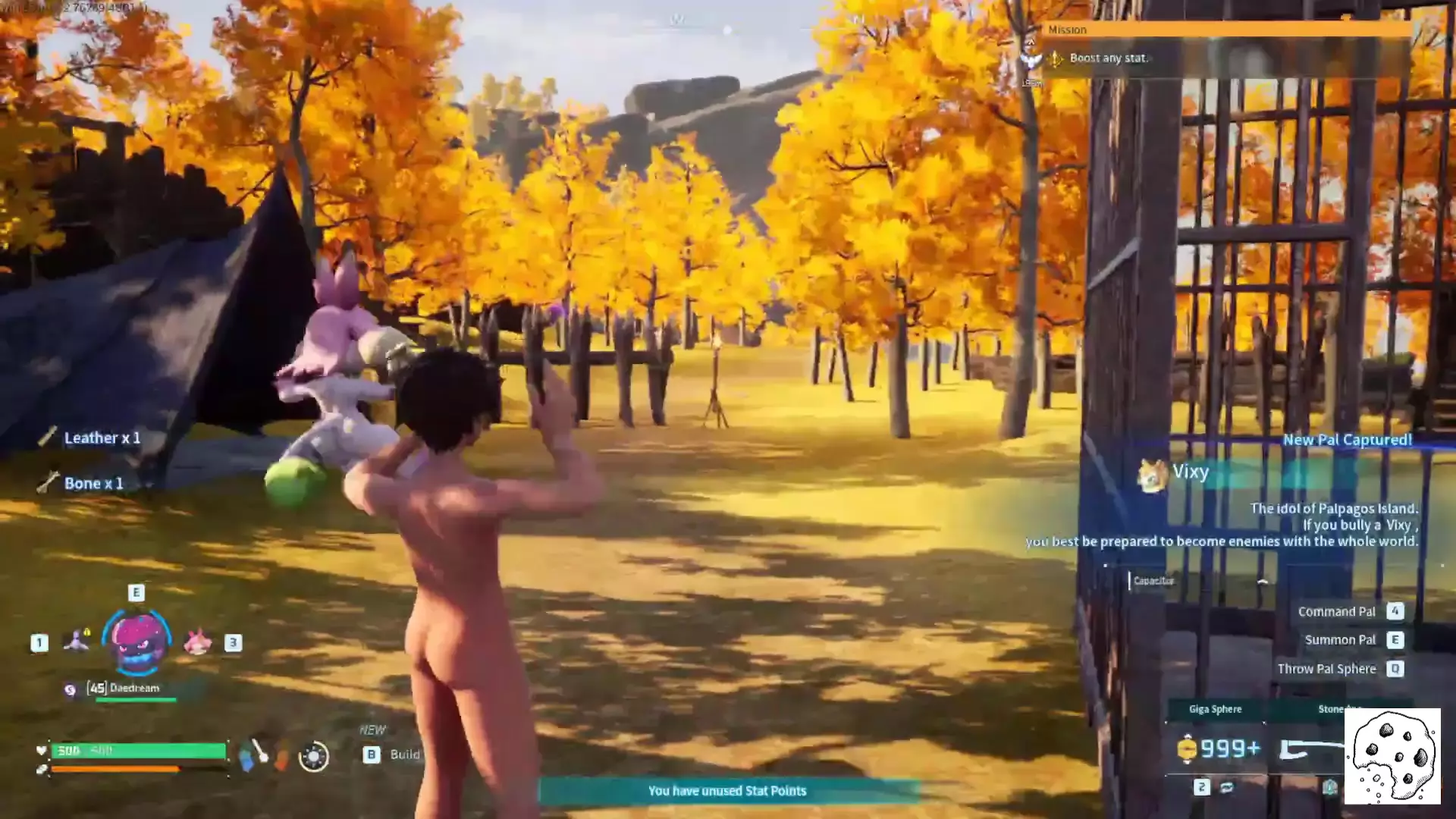Click the unused Stat Points banner
Viewport: 1456px width, 819px height.
[x=727, y=791]
